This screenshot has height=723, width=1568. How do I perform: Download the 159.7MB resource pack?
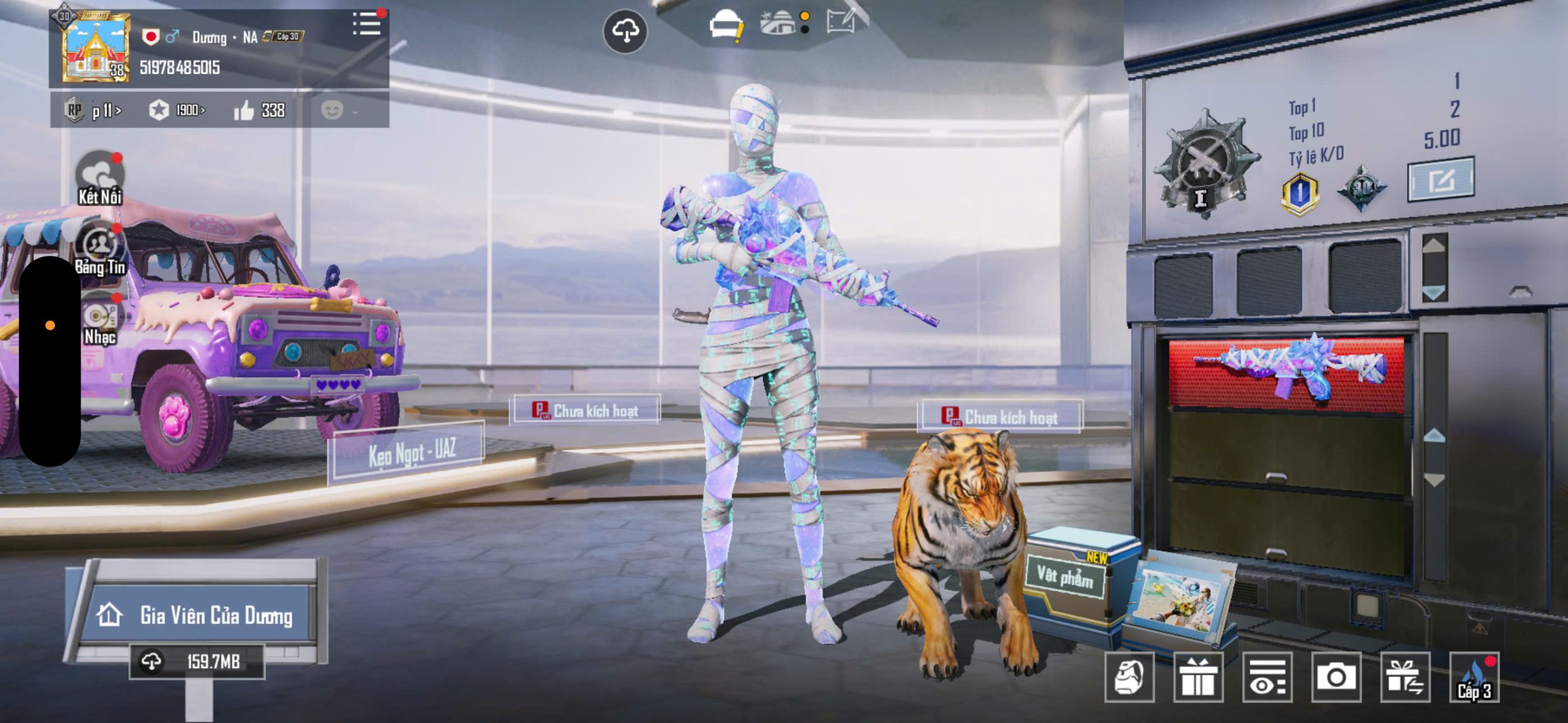197,662
